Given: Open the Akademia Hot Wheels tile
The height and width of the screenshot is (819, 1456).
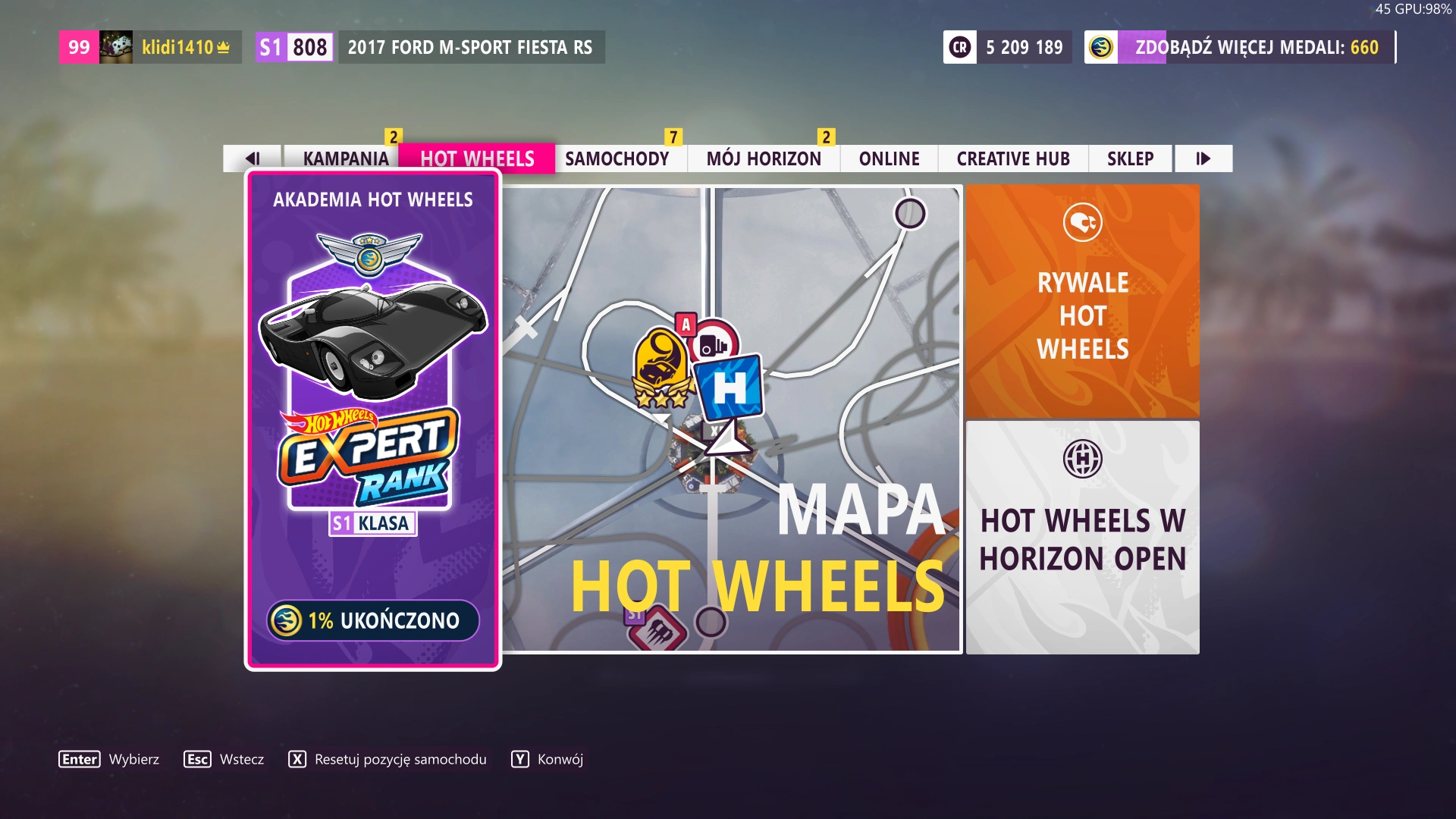Looking at the screenshot, I should click(372, 421).
